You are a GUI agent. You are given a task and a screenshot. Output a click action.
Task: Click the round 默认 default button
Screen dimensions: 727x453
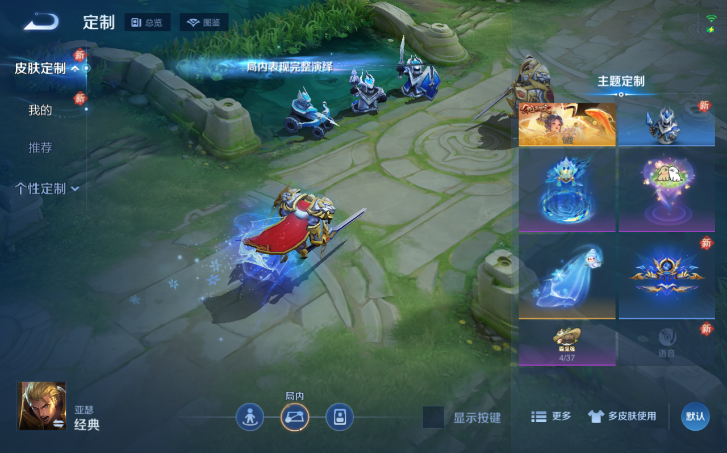[x=695, y=416]
